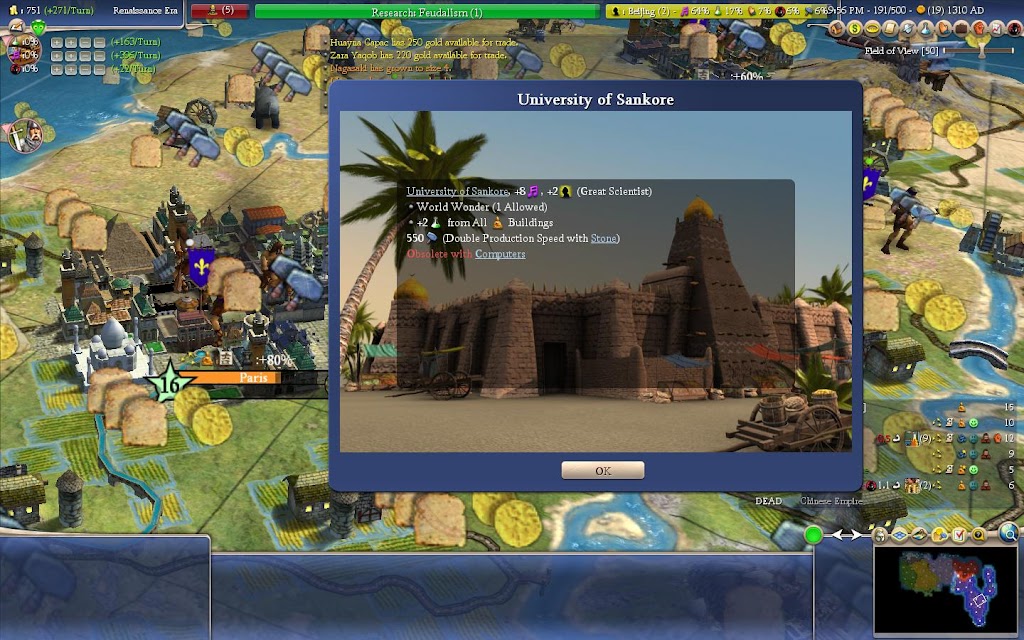Click the green end turn button
The image size is (1024, 640).
813,535
